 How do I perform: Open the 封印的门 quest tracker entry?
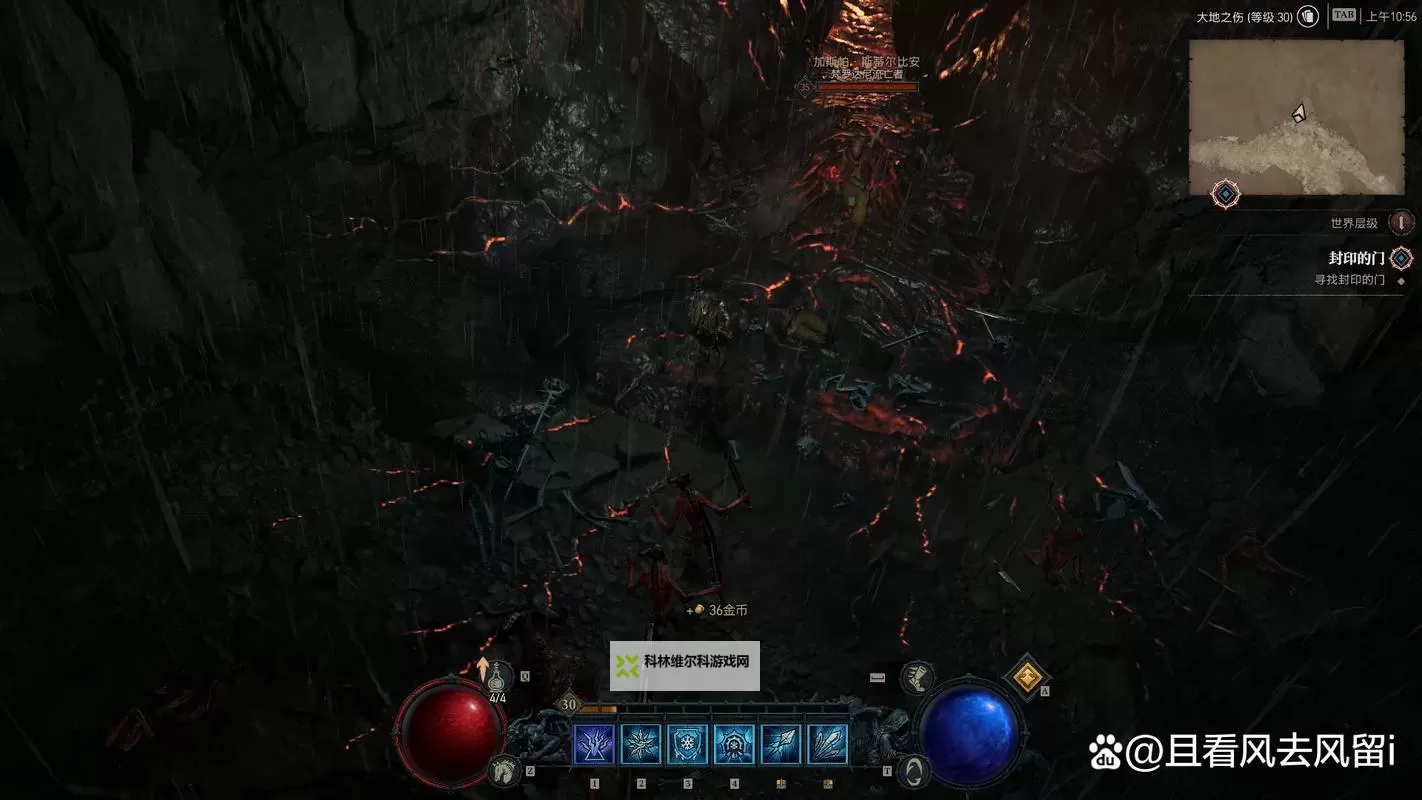click(1357, 258)
